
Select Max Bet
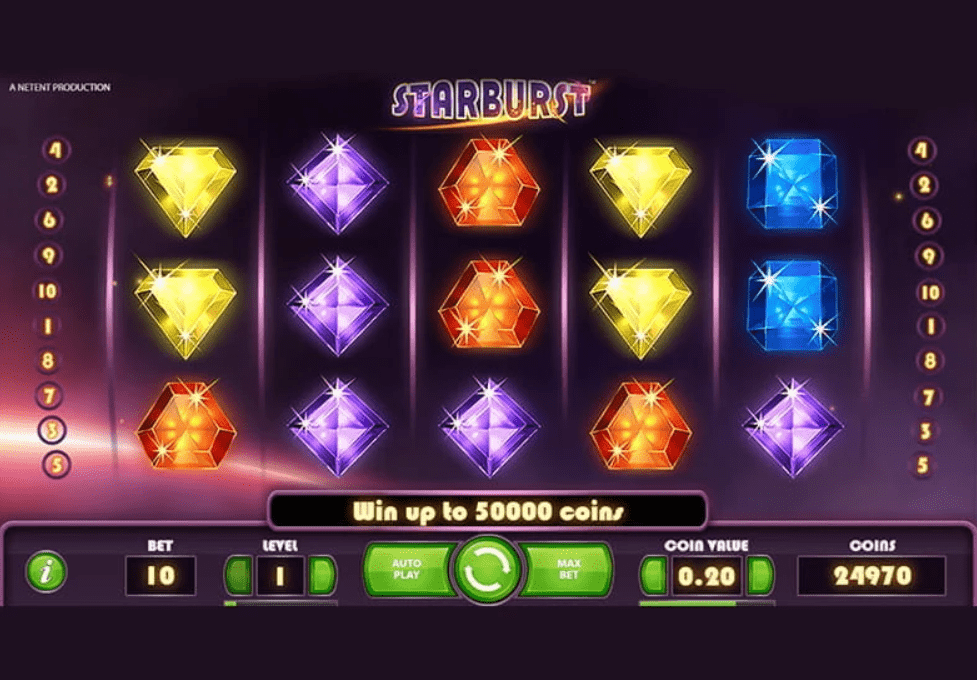[567, 570]
